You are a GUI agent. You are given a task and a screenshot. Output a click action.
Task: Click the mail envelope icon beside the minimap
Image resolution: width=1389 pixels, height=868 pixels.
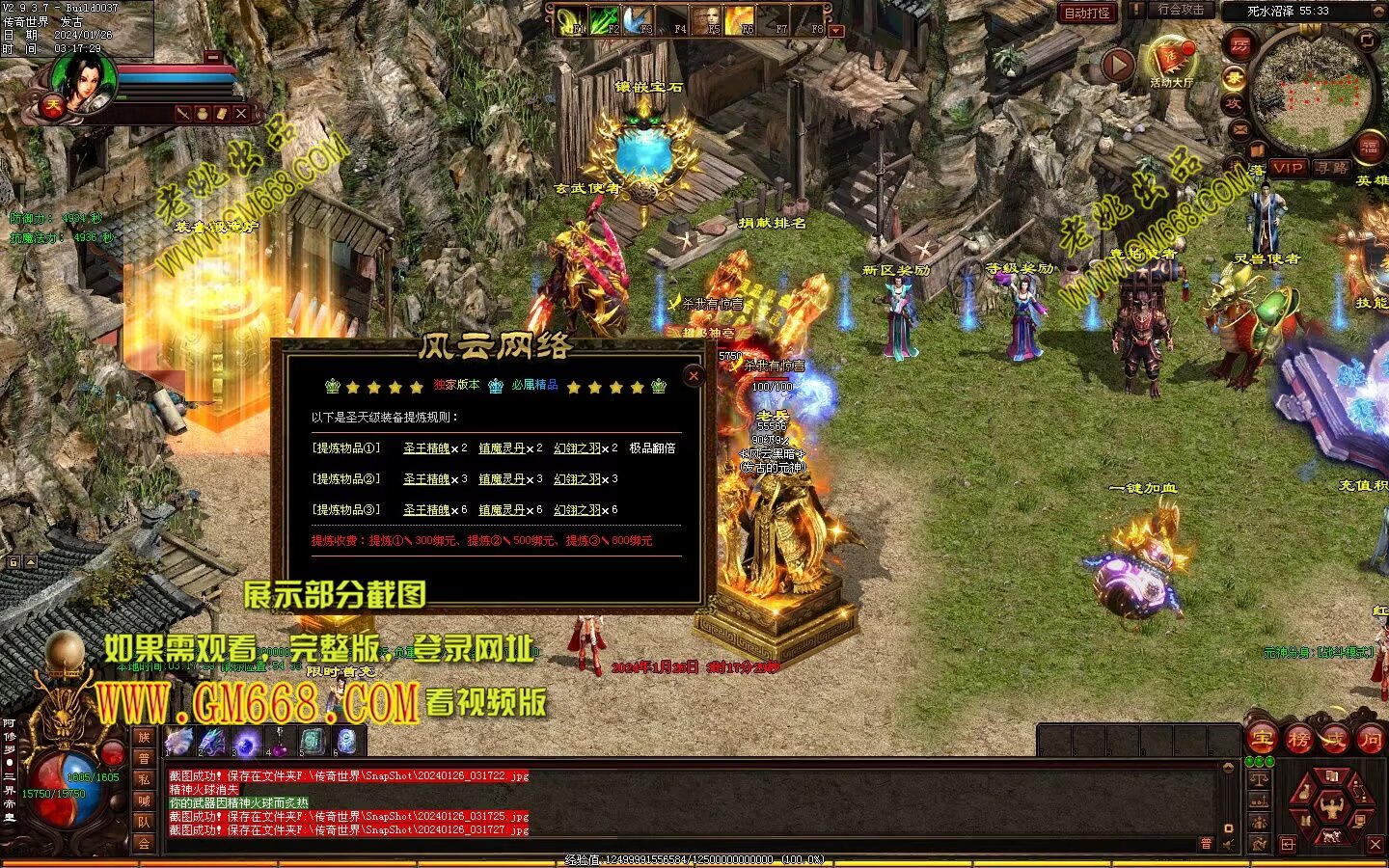pos(1240,128)
